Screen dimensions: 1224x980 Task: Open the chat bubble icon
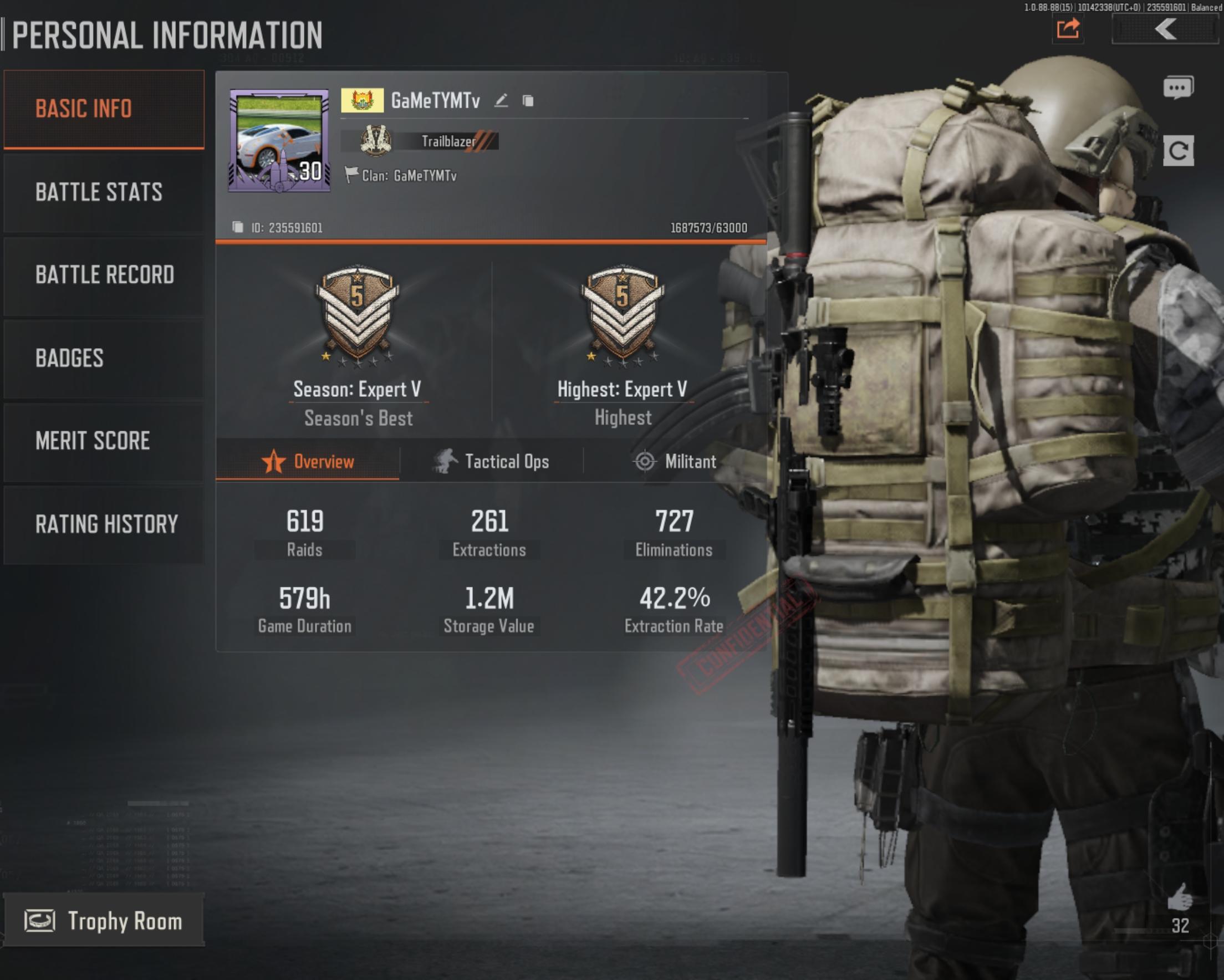1178,88
